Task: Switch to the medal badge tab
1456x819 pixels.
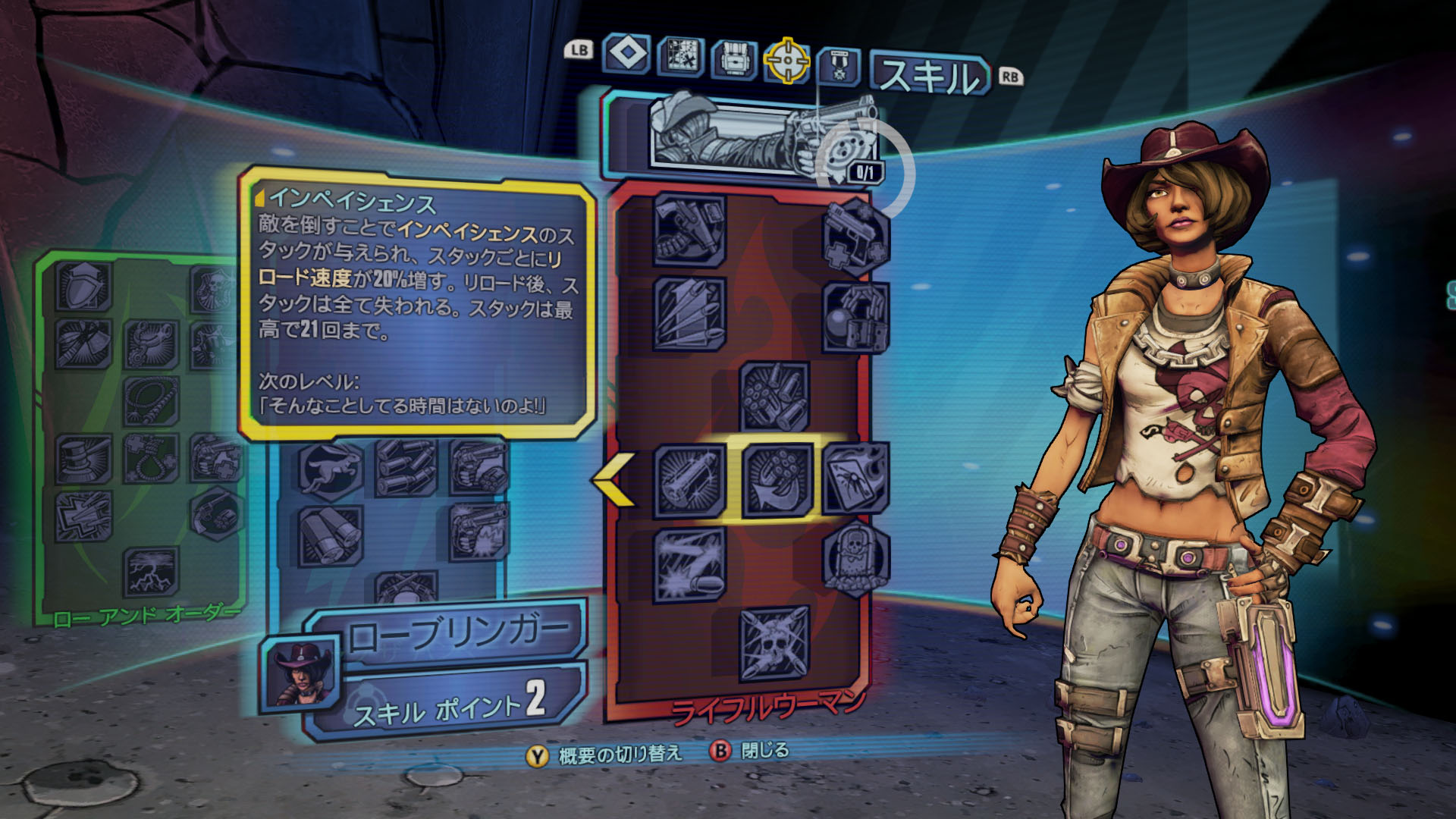Action: (839, 66)
